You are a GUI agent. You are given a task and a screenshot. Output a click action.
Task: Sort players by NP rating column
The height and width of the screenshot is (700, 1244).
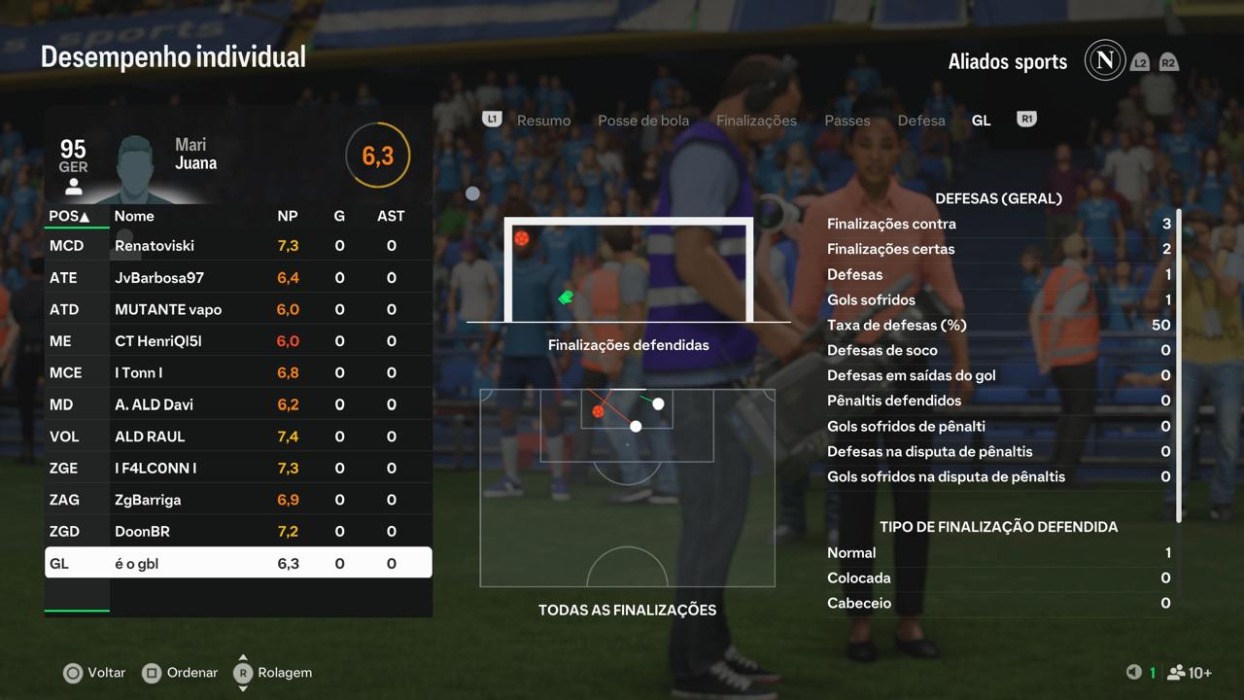pos(288,216)
